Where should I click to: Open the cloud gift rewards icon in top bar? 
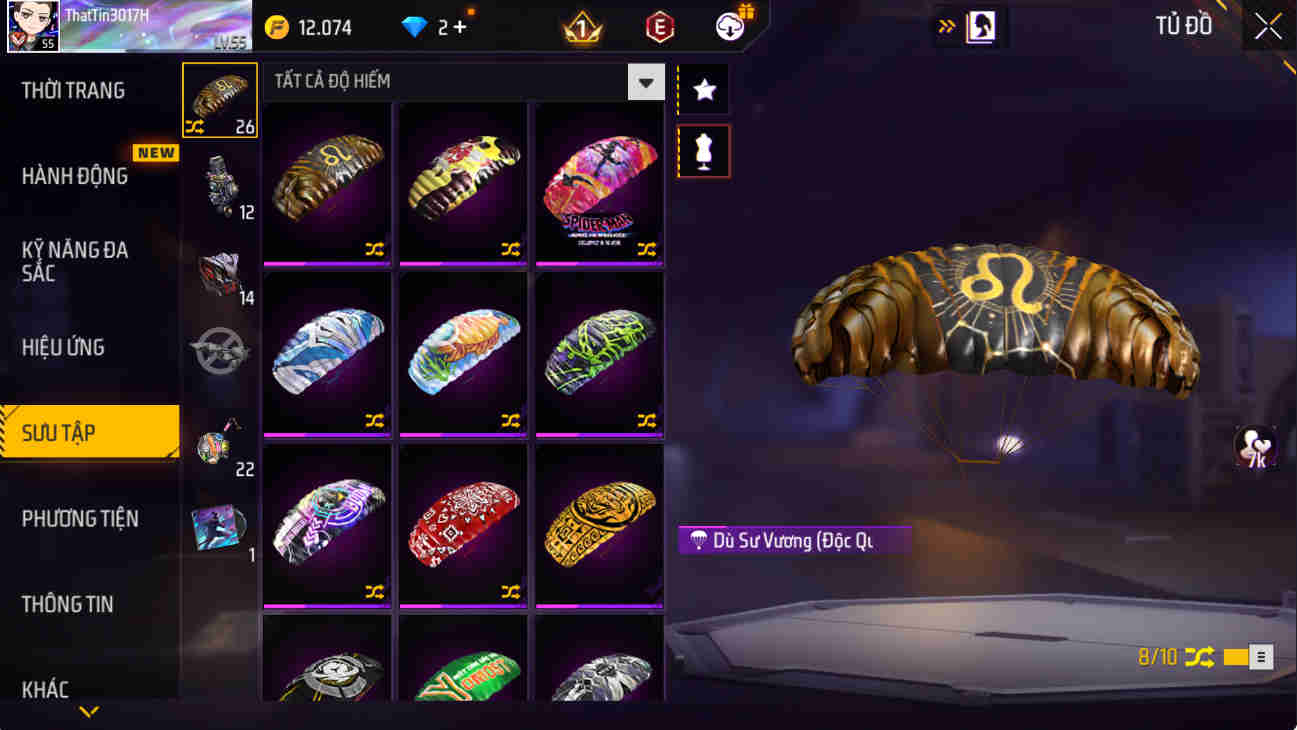click(729, 26)
